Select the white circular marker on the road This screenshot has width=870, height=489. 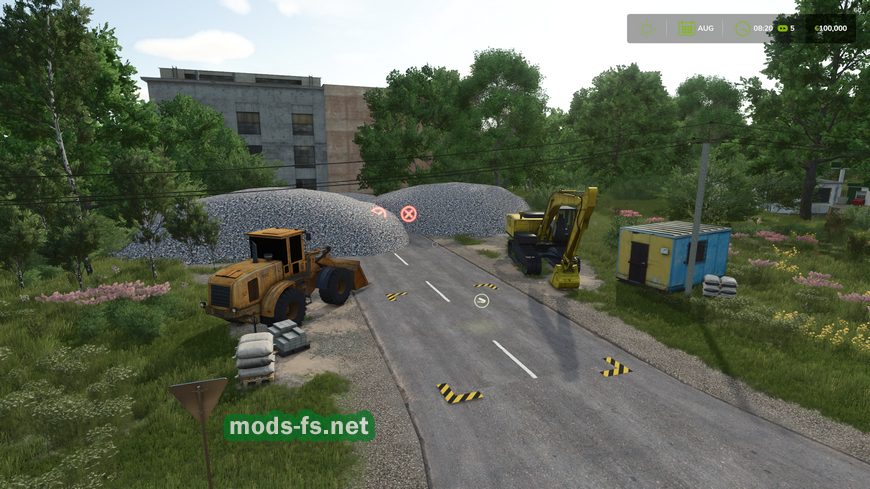[x=481, y=300]
